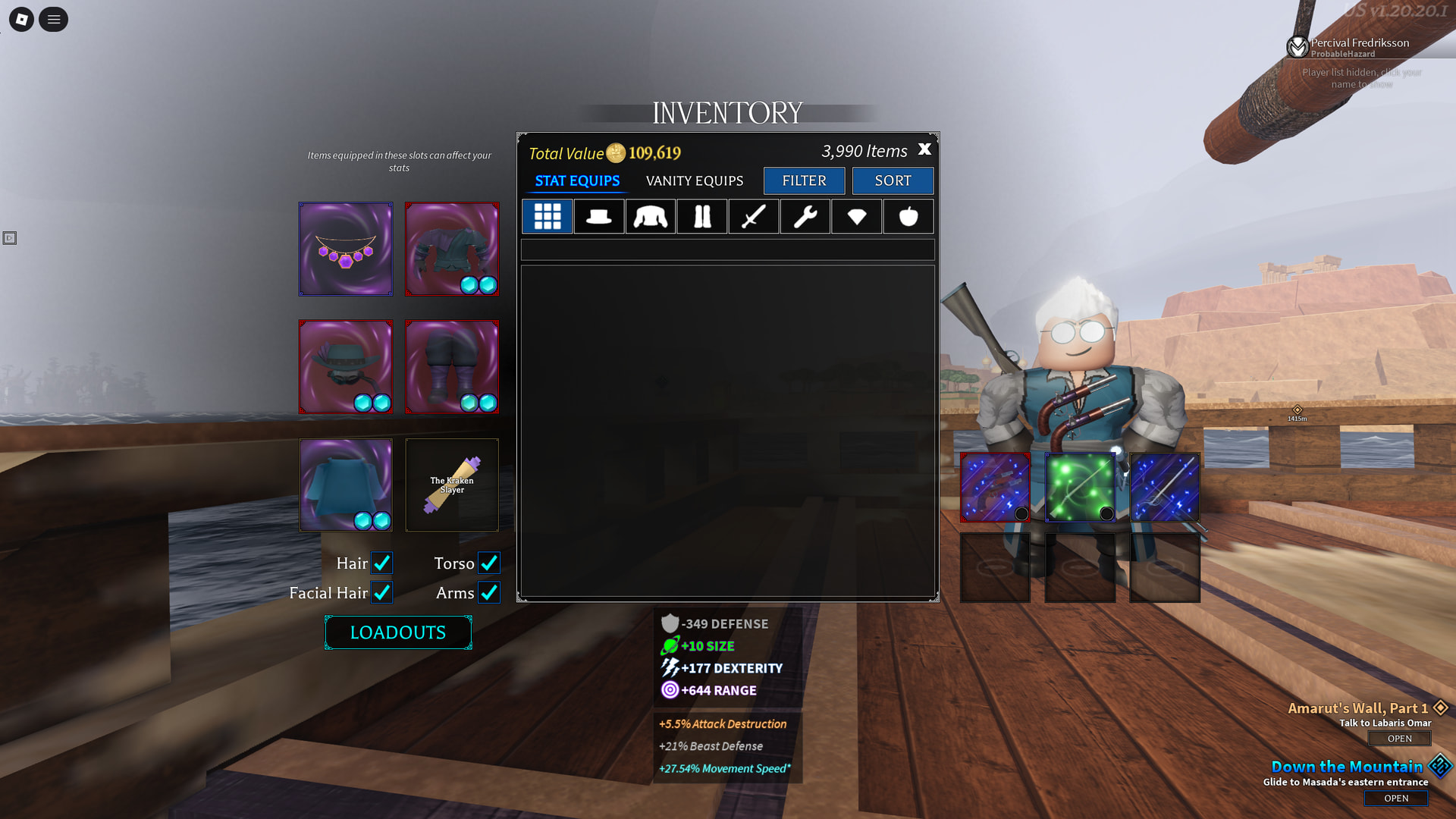Image resolution: width=1456 pixels, height=819 pixels.
Task: Filter inventory by shirts icon
Action: point(650,216)
